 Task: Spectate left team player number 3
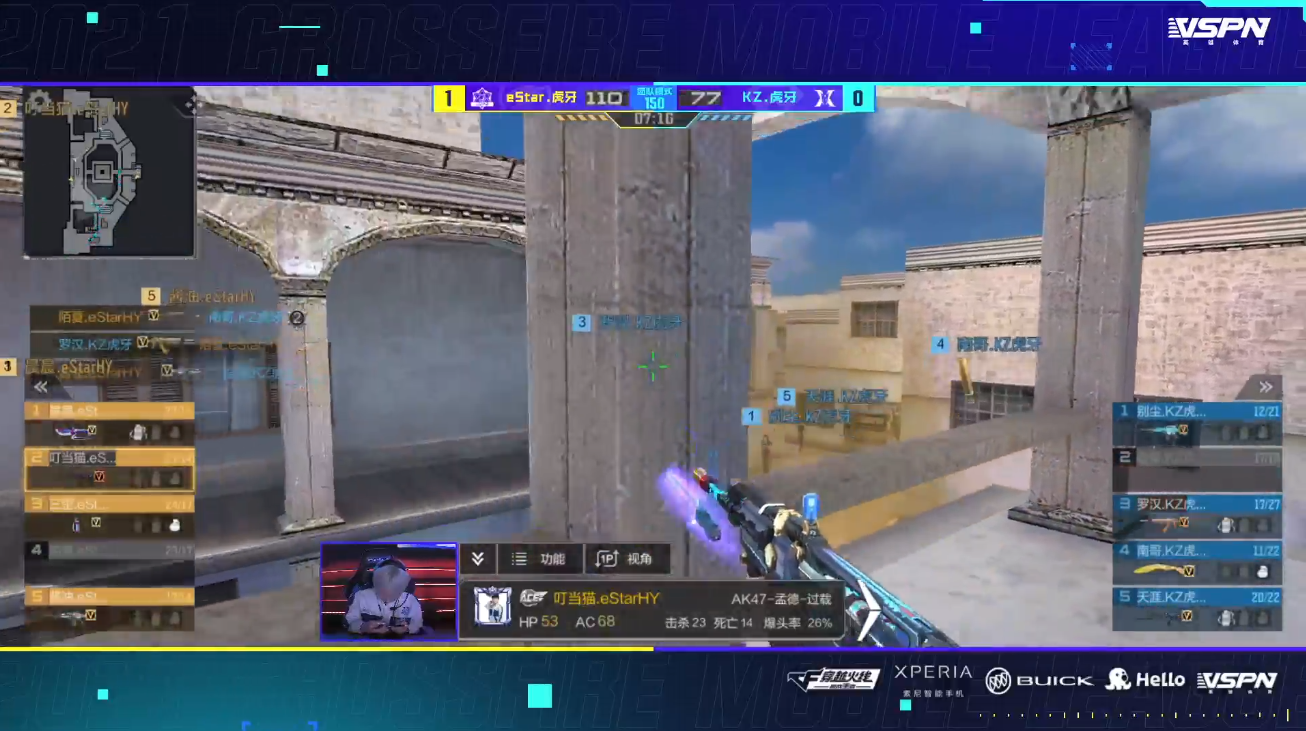[109, 514]
